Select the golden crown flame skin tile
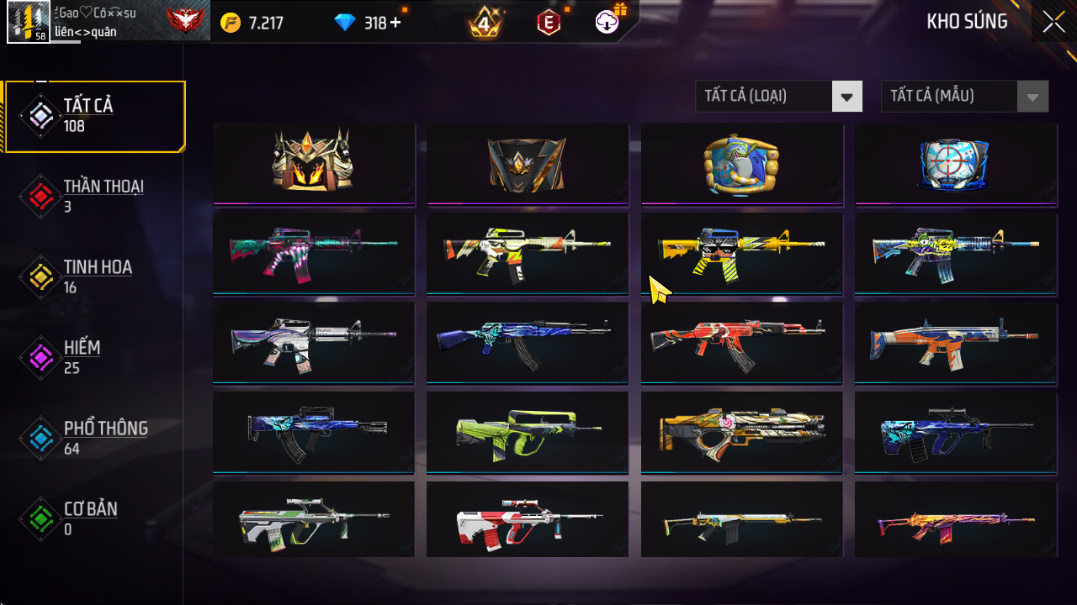Screen dimensions: 1077x605 313,161
